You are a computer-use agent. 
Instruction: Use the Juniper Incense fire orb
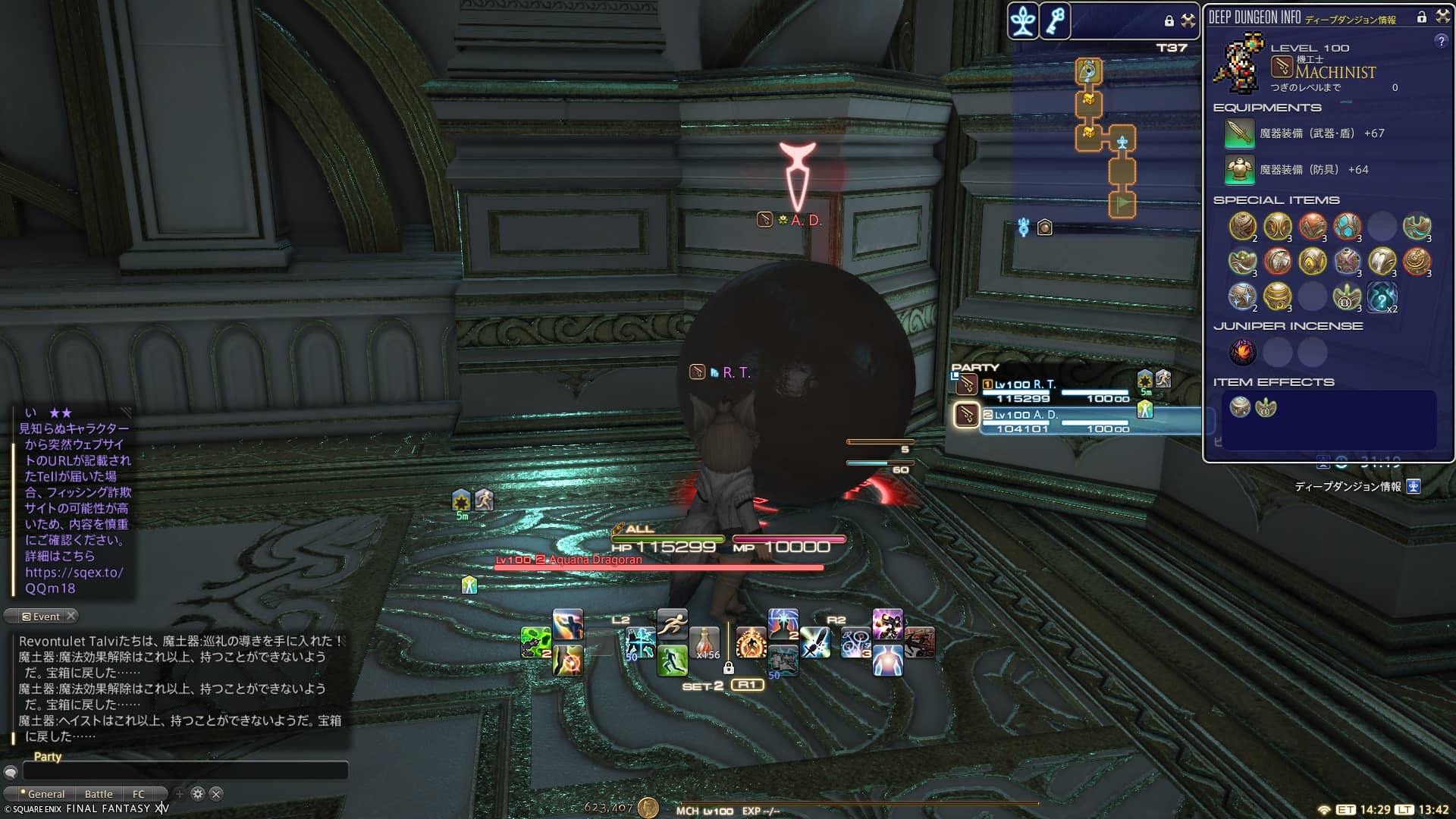1243,352
